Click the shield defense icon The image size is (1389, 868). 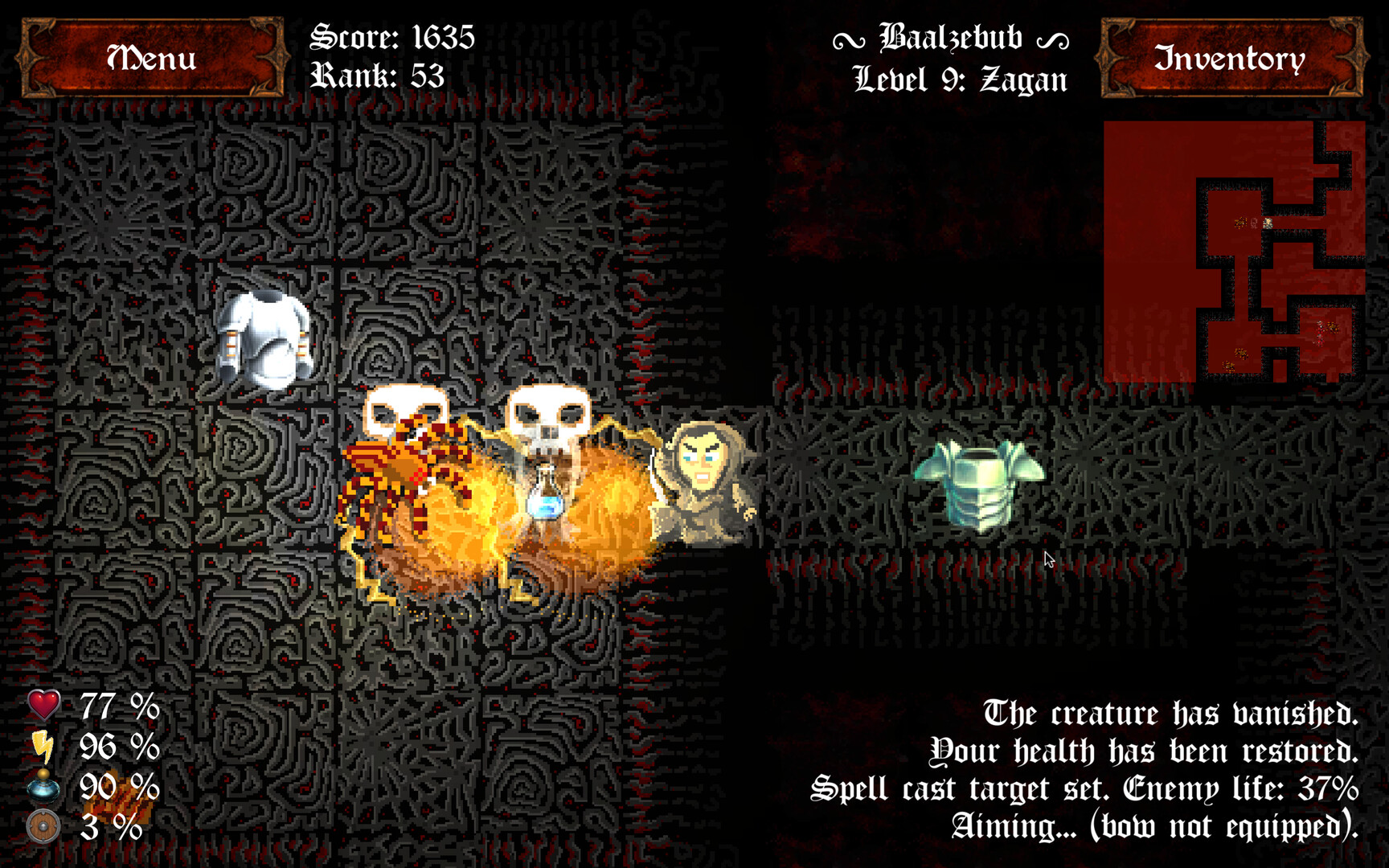pos(42,826)
